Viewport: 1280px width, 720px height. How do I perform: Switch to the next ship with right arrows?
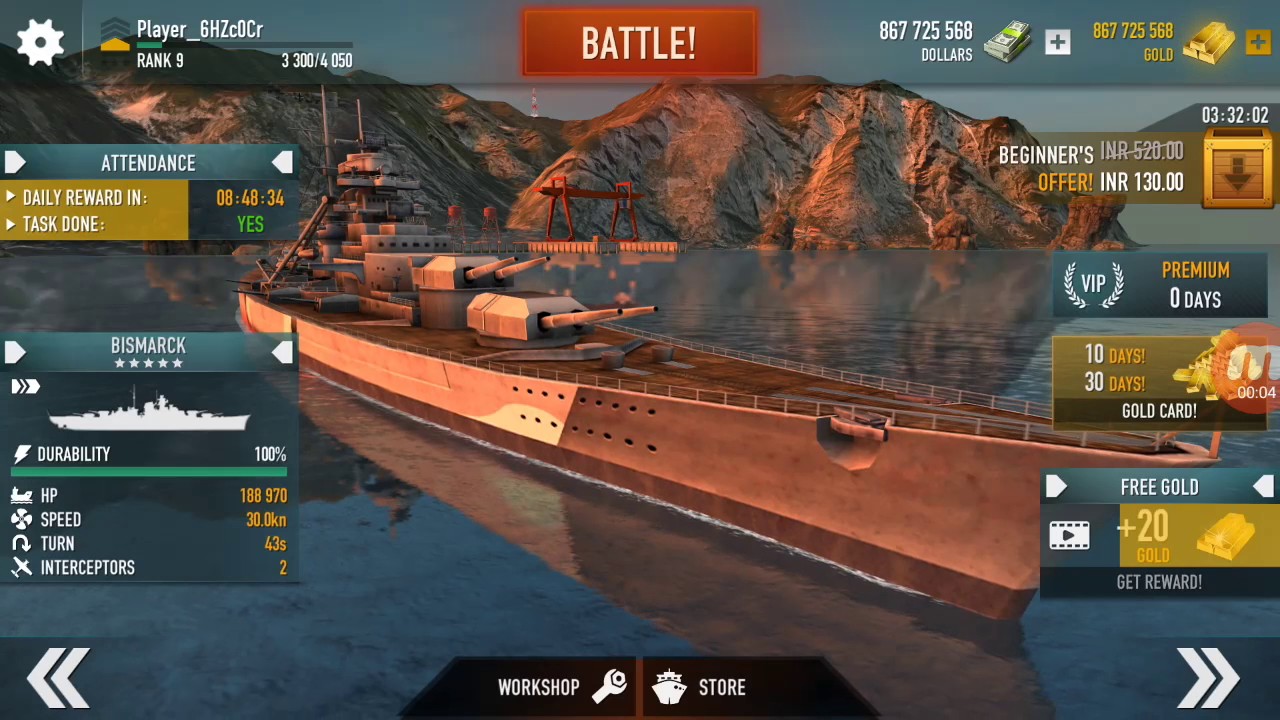click(1208, 677)
